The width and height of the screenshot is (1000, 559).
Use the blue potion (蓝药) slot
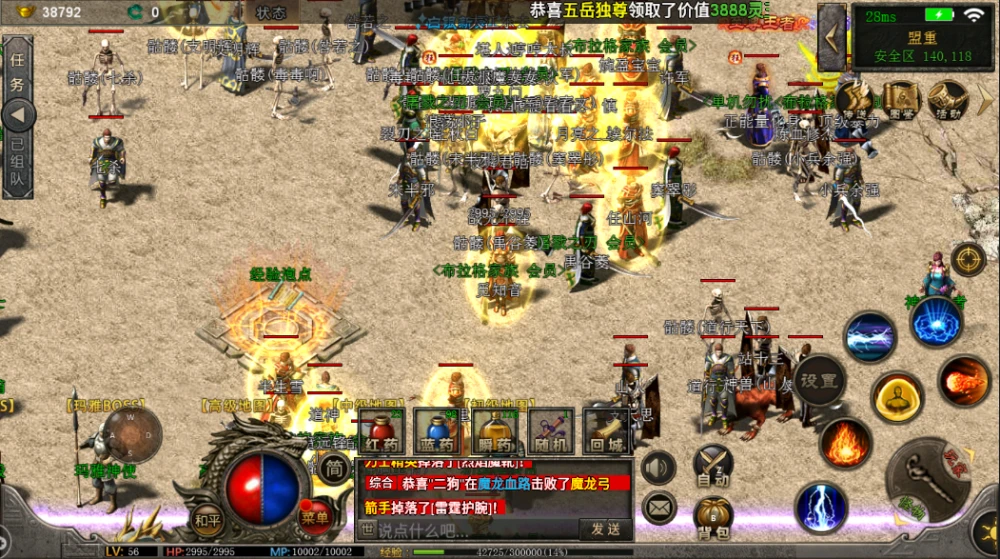click(438, 431)
